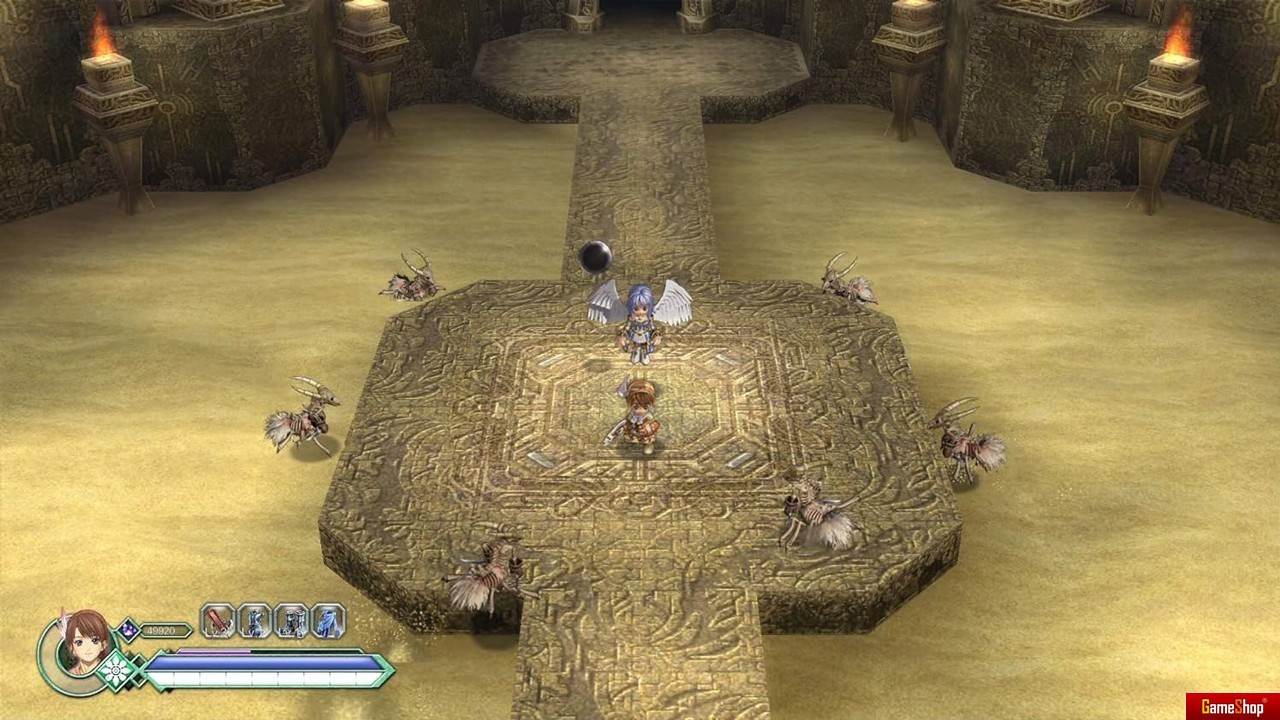Select the blue cloak equipment slot
Image resolution: width=1280 pixels, height=720 pixels.
[328, 621]
